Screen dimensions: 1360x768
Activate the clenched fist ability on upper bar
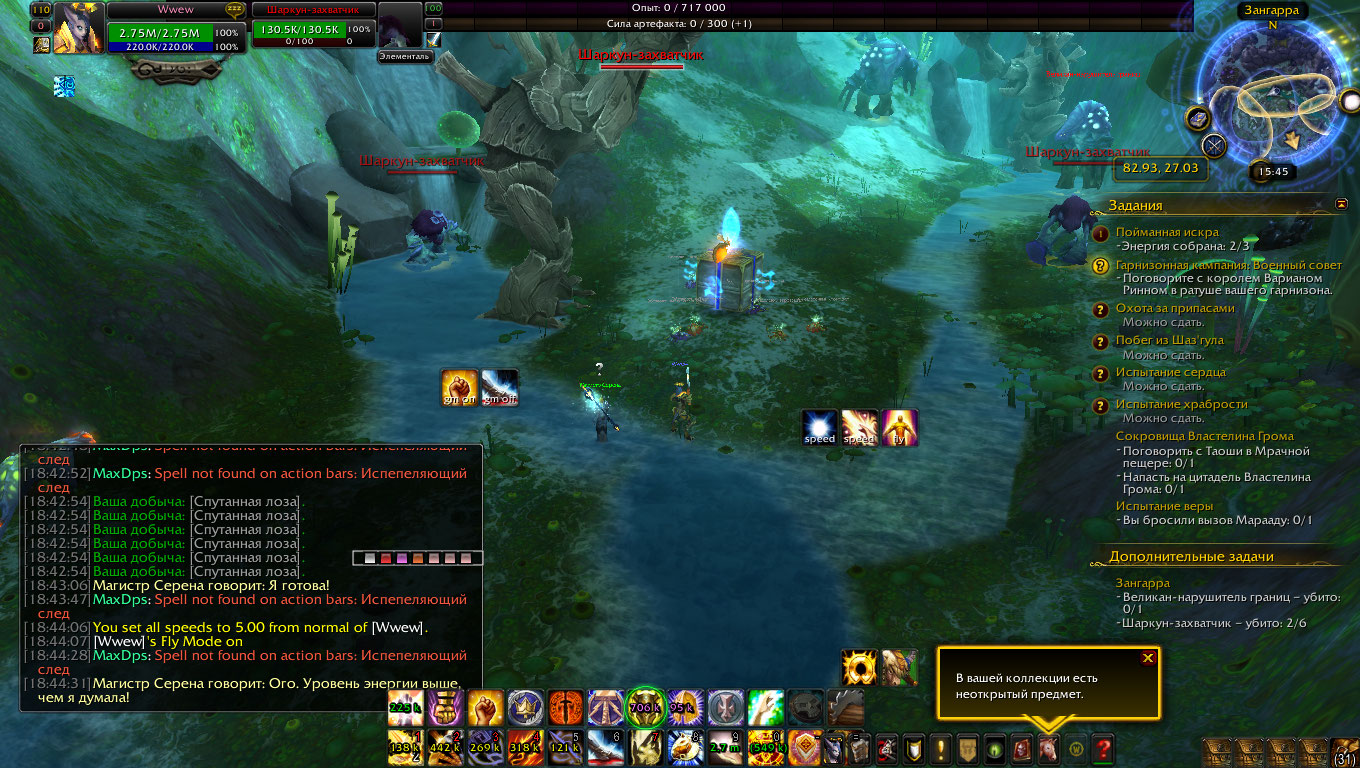485,707
